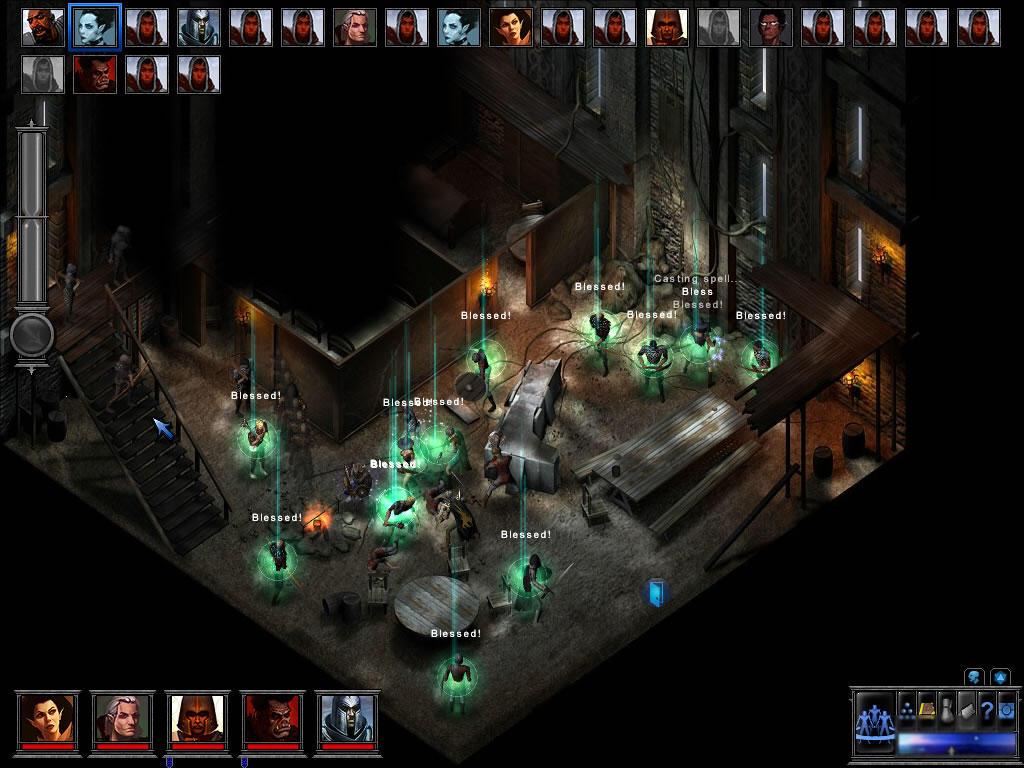Select the highlighted pale blue-skinned turn-order portrait

95,27
